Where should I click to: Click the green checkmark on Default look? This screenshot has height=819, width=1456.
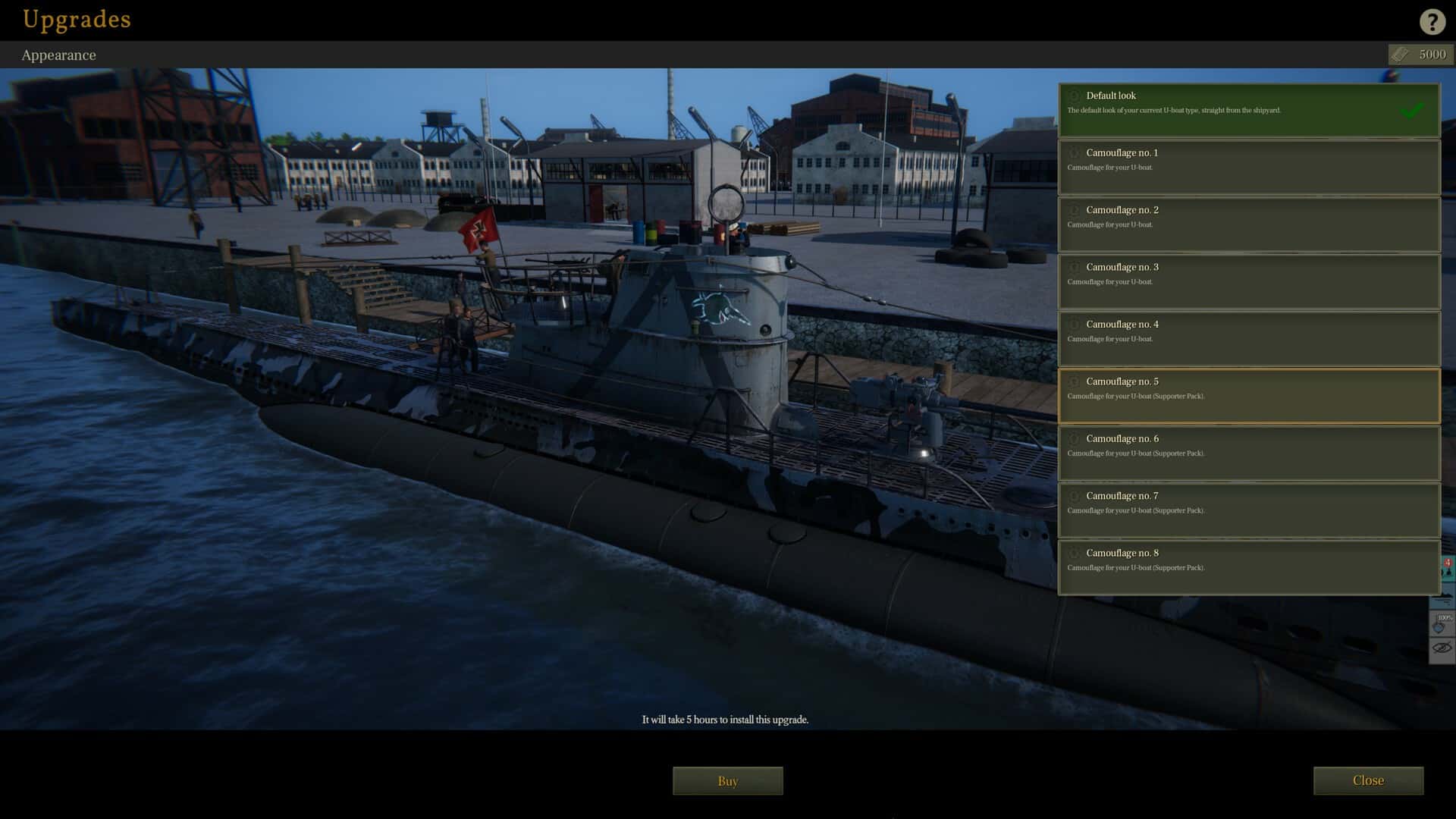pos(1412,110)
